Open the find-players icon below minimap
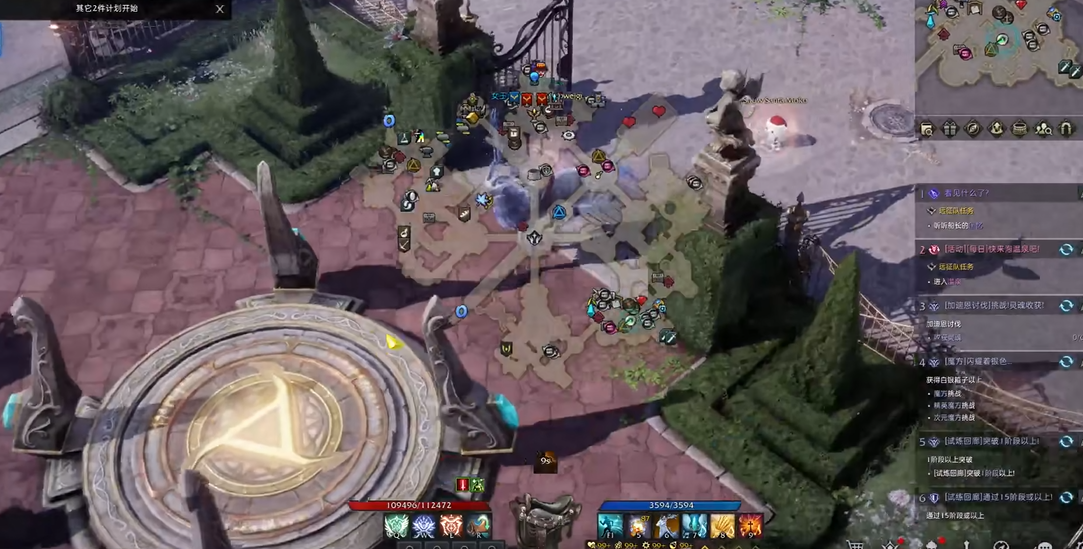 tap(1044, 129)
